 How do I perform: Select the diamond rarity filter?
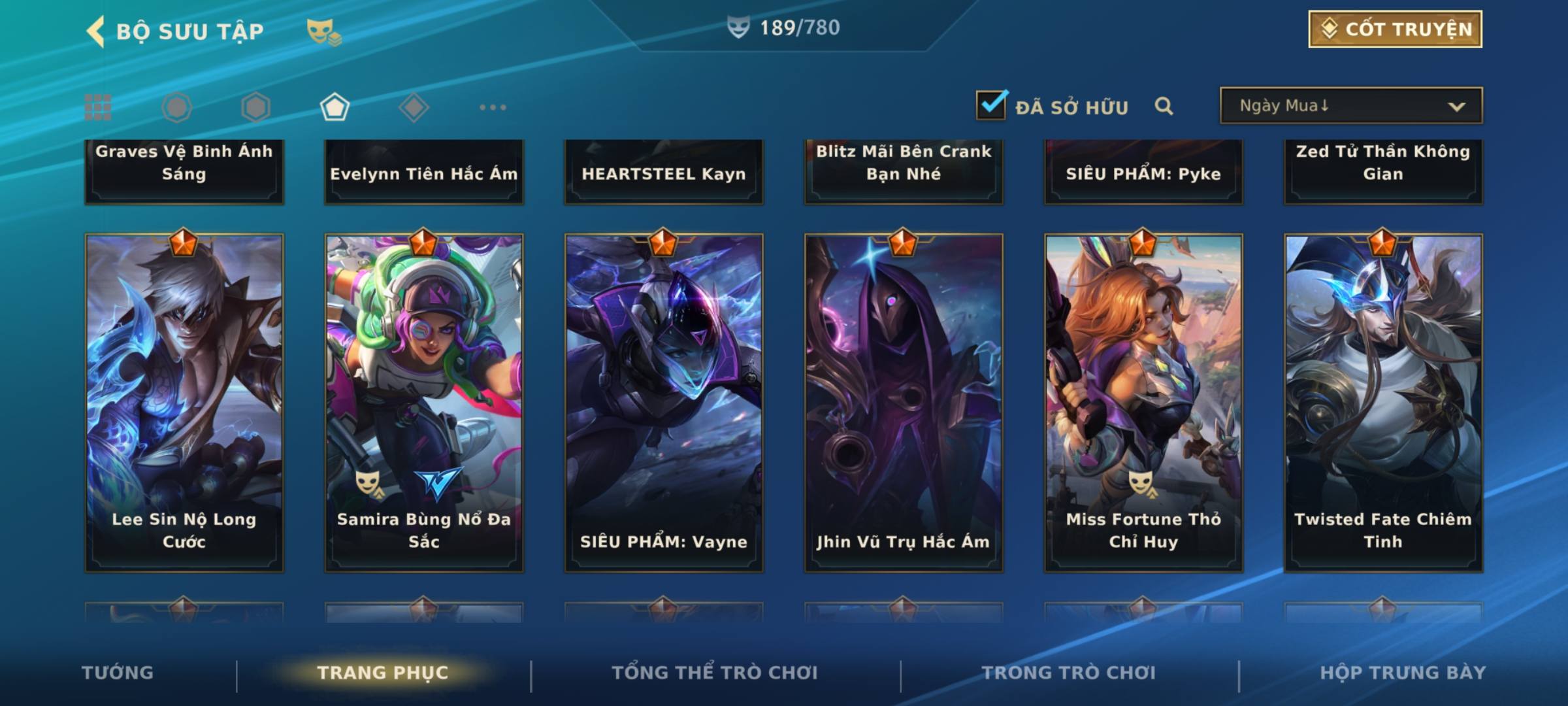point(414,107)
